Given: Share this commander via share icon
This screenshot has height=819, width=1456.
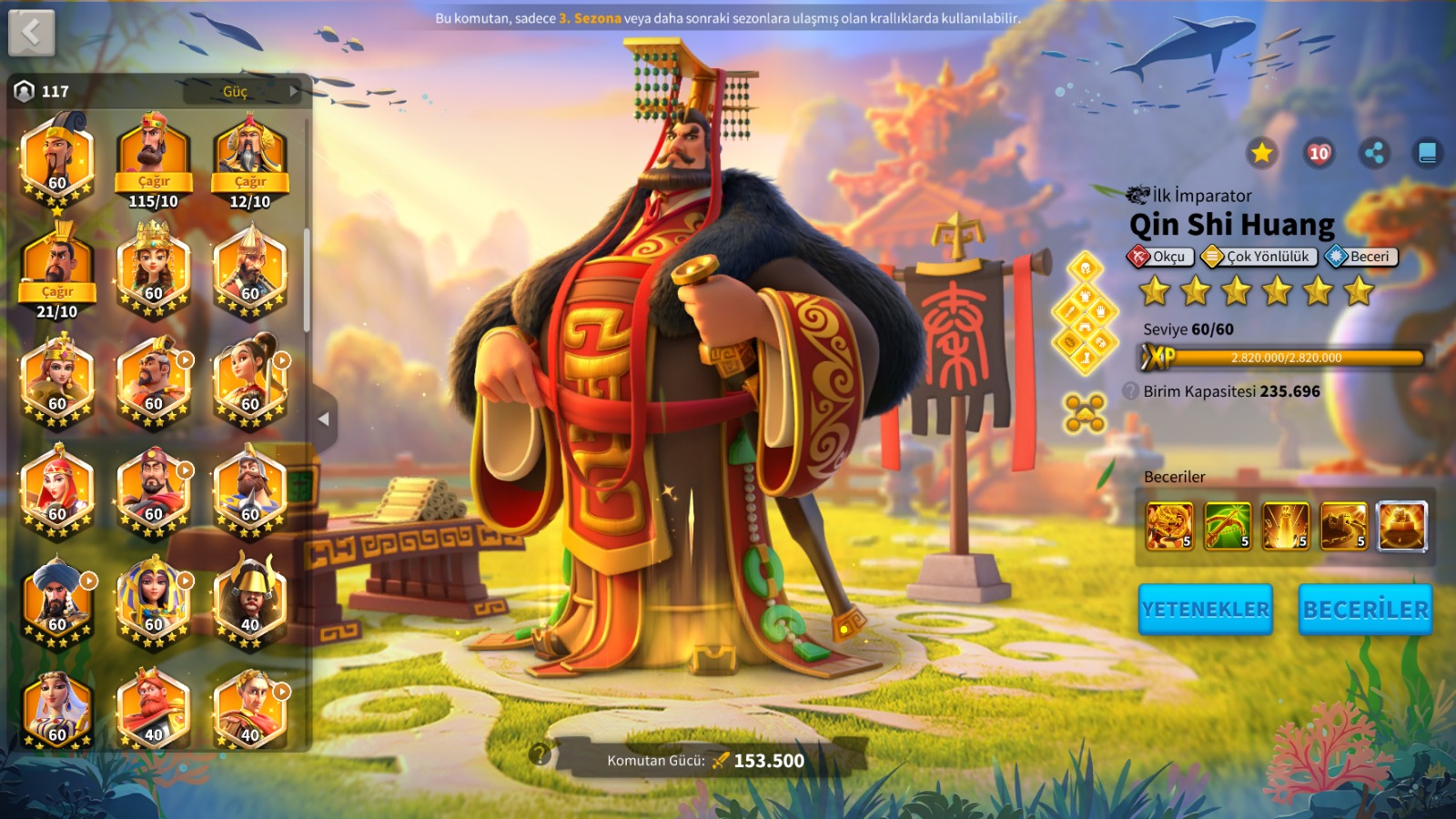Looking at the screenshot, I should pos(1374,153).
